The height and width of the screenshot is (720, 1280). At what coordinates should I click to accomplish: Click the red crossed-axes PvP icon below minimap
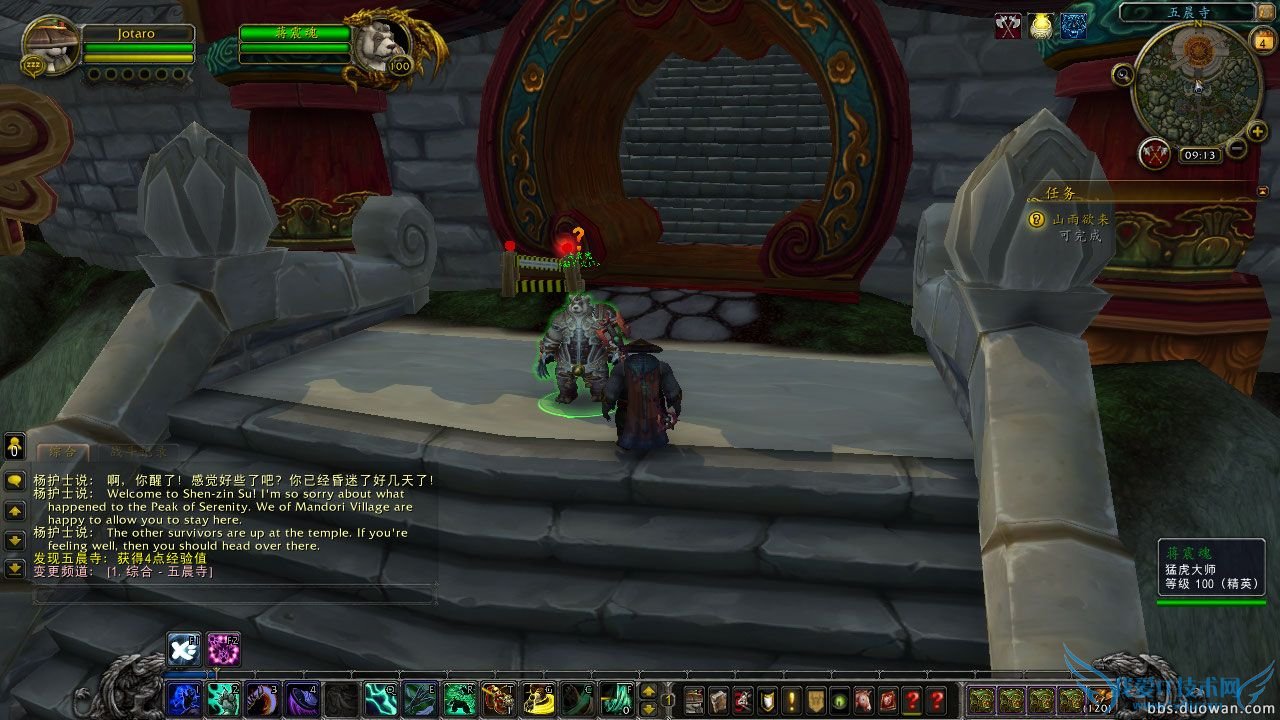pos(1154,152)
